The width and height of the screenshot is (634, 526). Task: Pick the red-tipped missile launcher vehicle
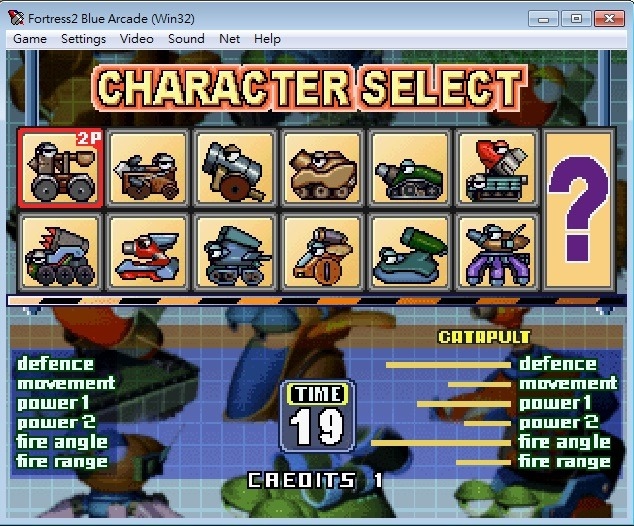tap(496, 167)
